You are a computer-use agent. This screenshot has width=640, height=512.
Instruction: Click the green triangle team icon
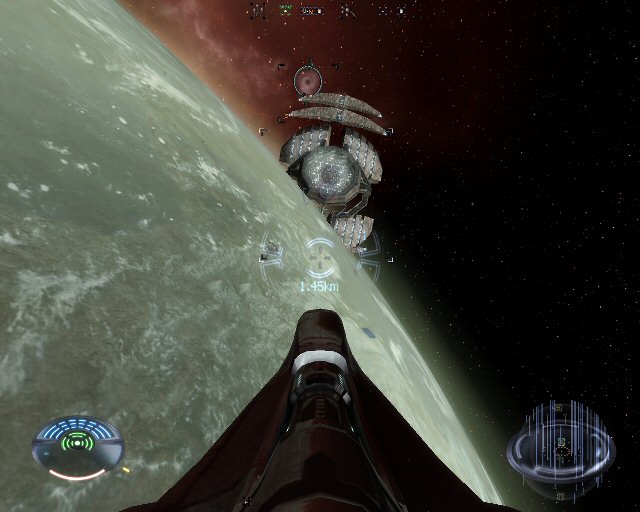coord(284,11)
